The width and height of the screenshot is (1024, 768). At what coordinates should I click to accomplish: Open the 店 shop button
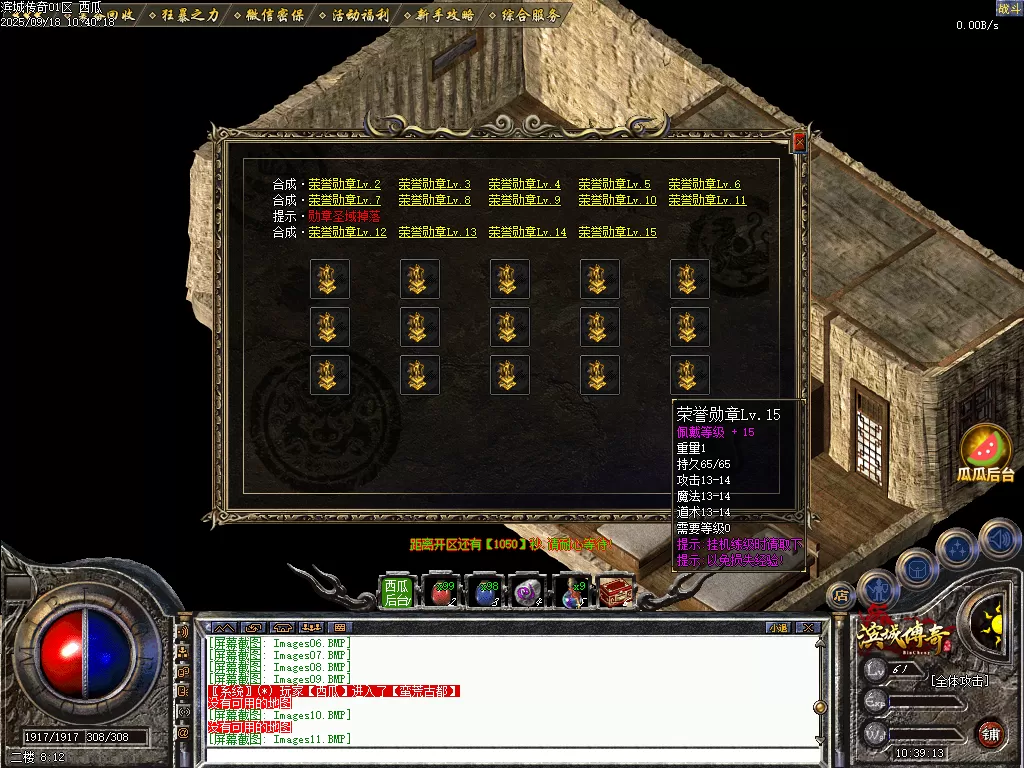(841, 594)
